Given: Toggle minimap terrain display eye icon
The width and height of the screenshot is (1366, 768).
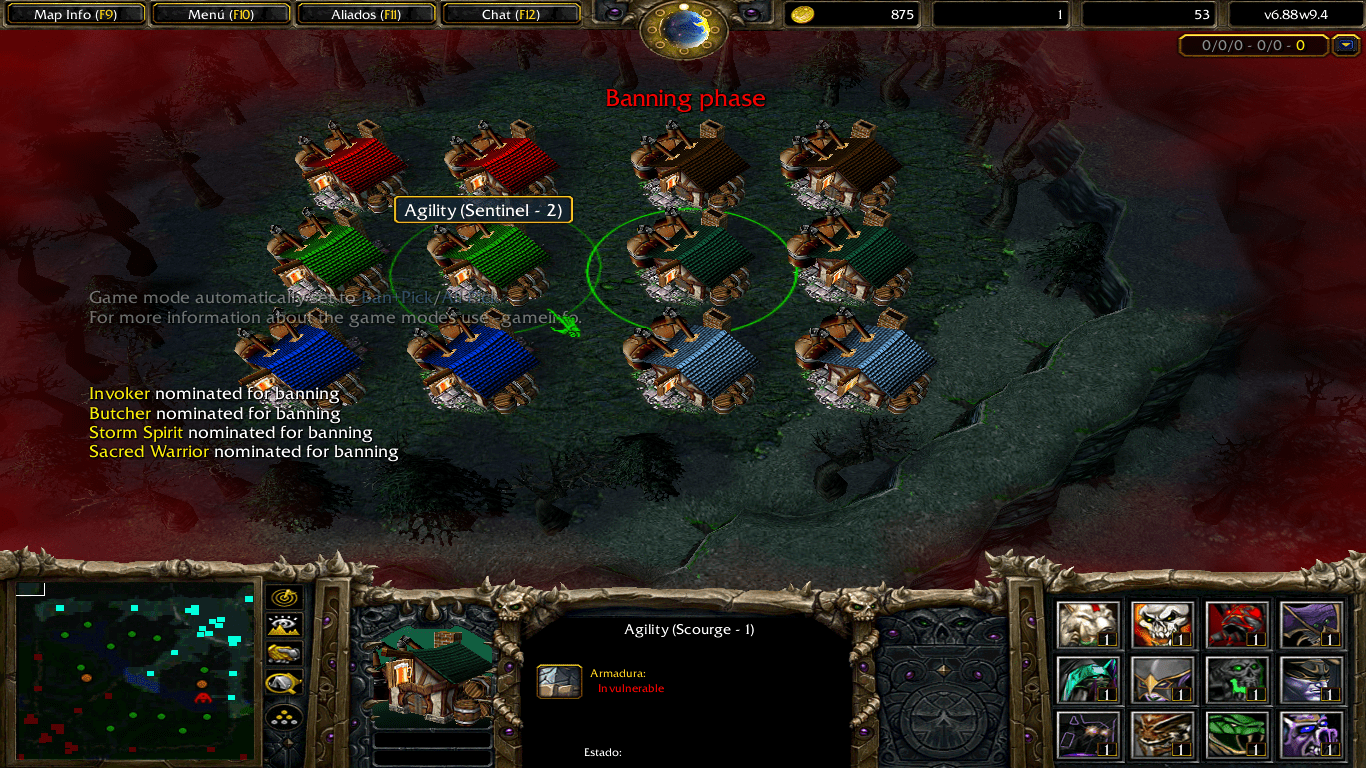Looking at the screenshot, I should point(284,626).
